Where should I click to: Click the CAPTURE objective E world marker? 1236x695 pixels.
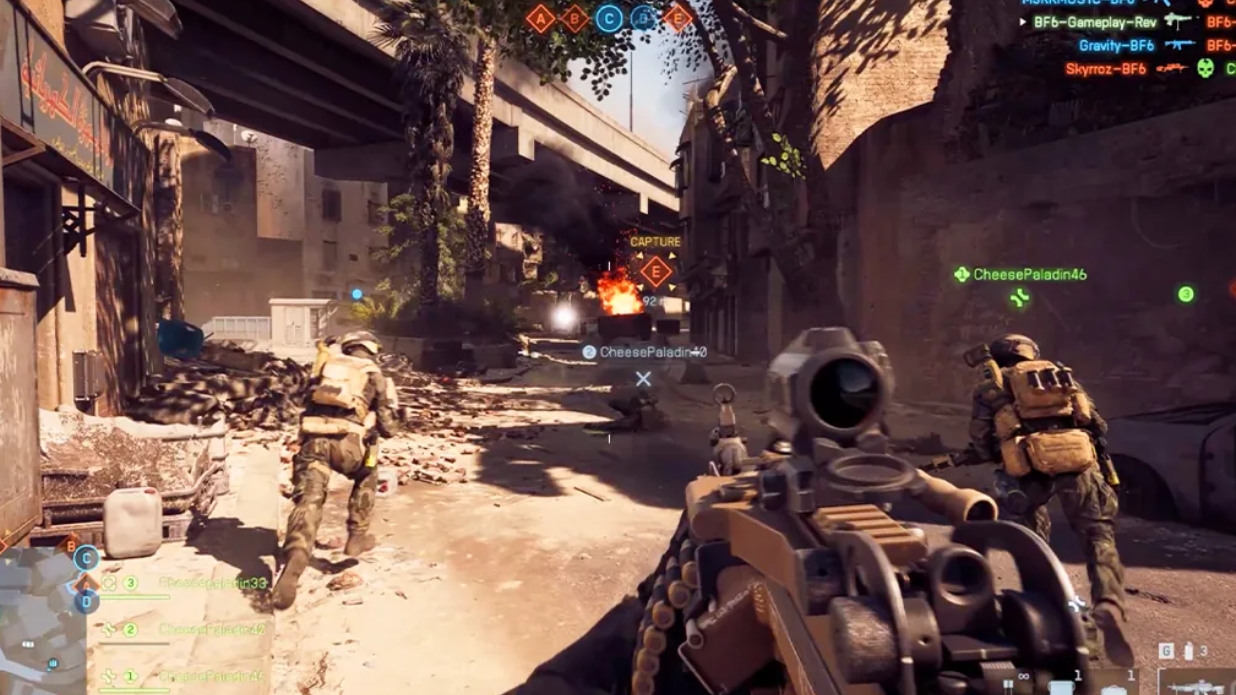click(x=656, y=271)
